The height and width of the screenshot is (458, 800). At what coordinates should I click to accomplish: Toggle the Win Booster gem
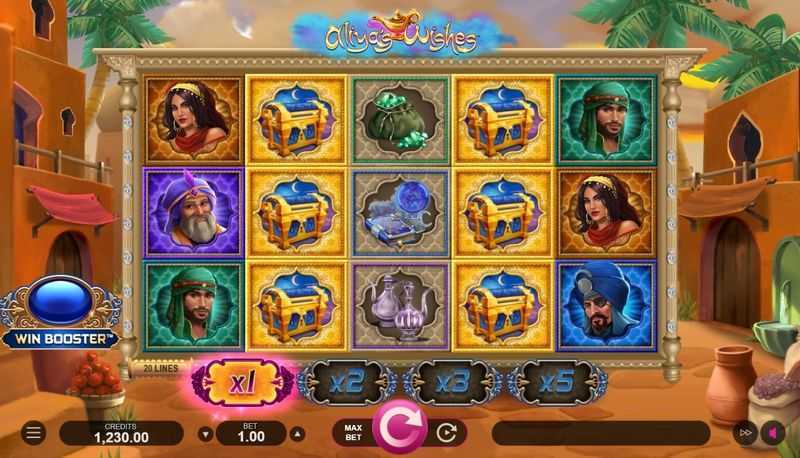tap(60, 303)
